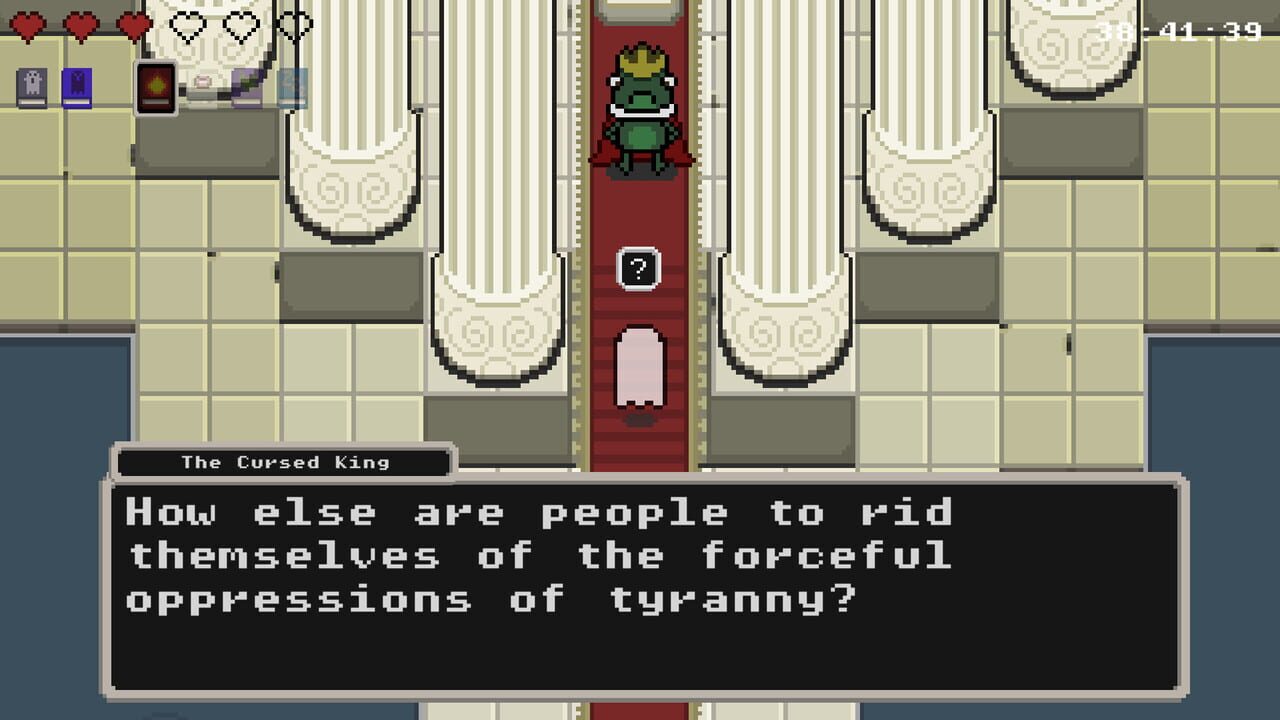Expand the nameplate above the dialogue text
This screenshot has height=720, width=1280.
coord(283,462)
